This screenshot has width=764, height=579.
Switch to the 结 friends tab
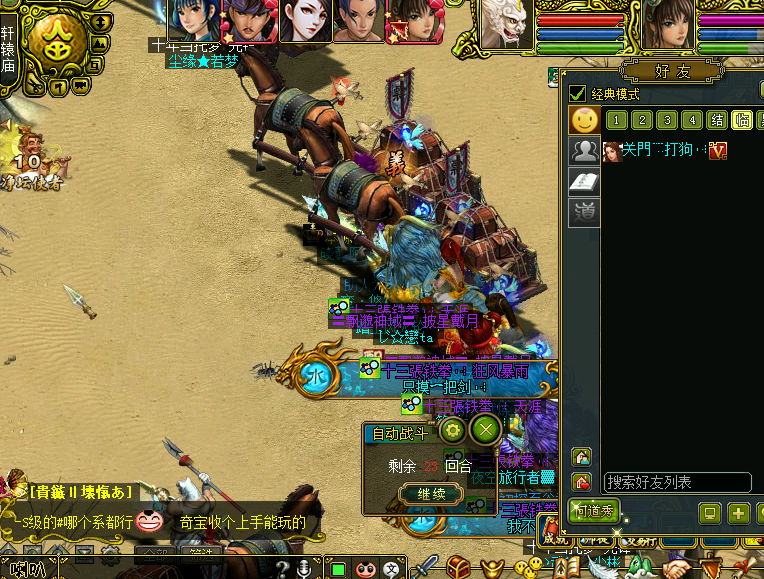717,120
